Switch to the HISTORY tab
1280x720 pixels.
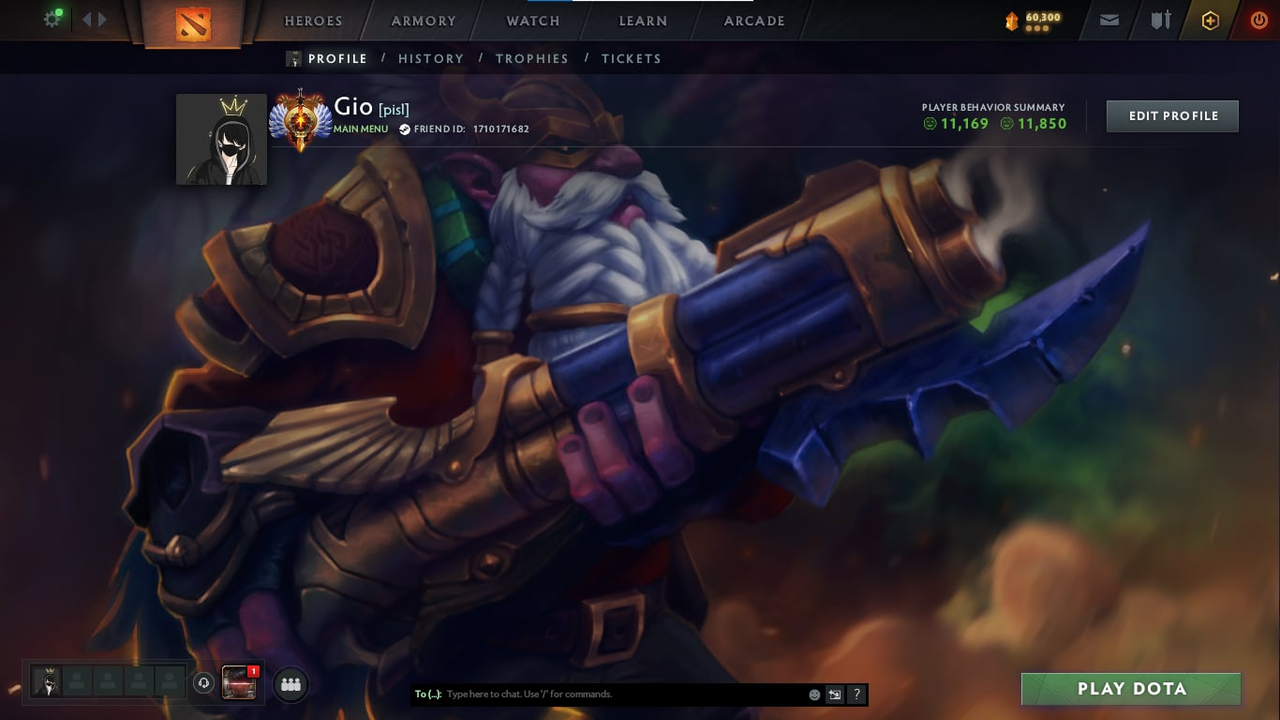tap(431, 58)
